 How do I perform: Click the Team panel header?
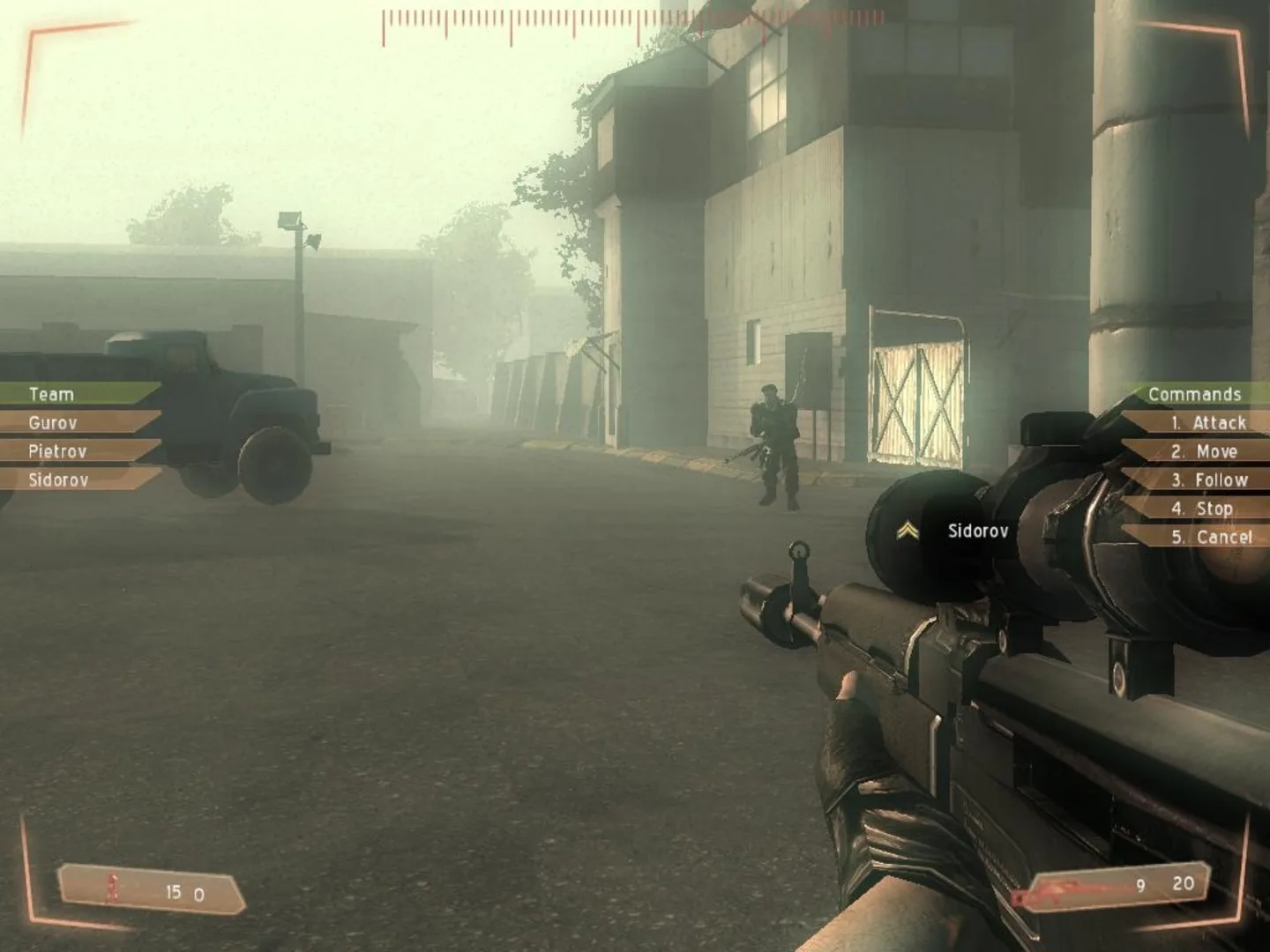coord(51,395)
